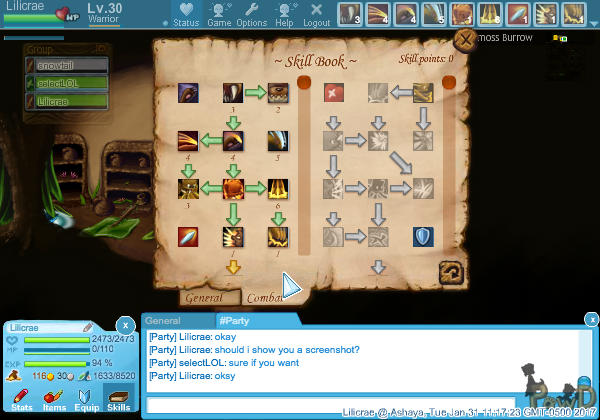The height and width of the screenshot is (420, 600).
Task: Open the Equip panel
Action: 86,398
